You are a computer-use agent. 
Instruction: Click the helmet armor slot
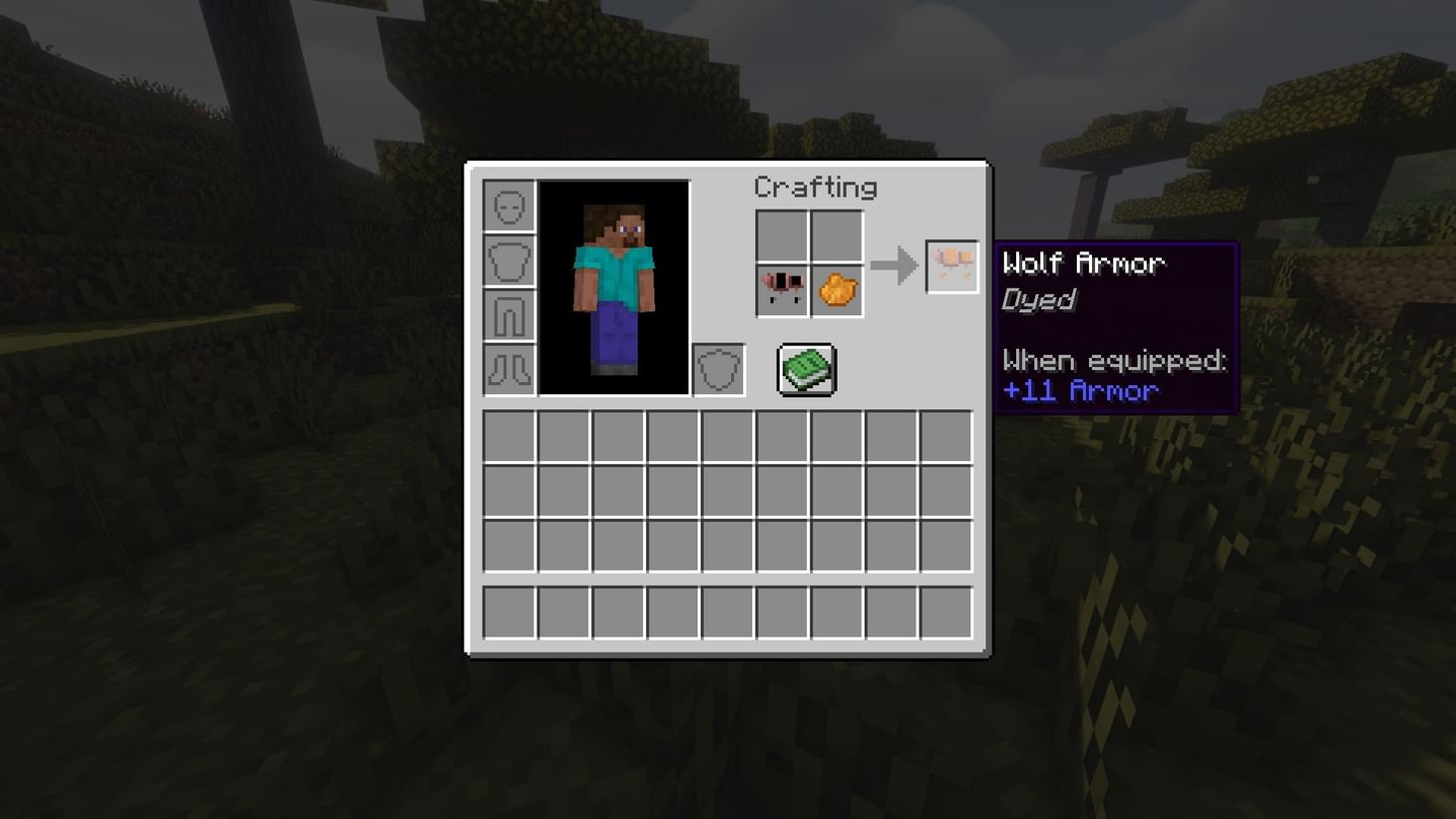point(509,207)
